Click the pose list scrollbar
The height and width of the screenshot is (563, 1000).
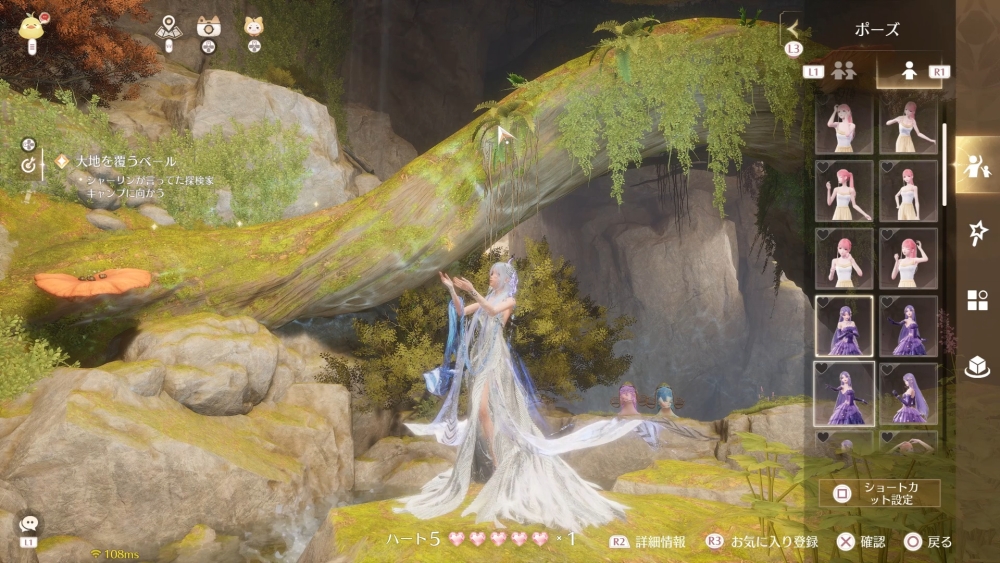point(944,165)
